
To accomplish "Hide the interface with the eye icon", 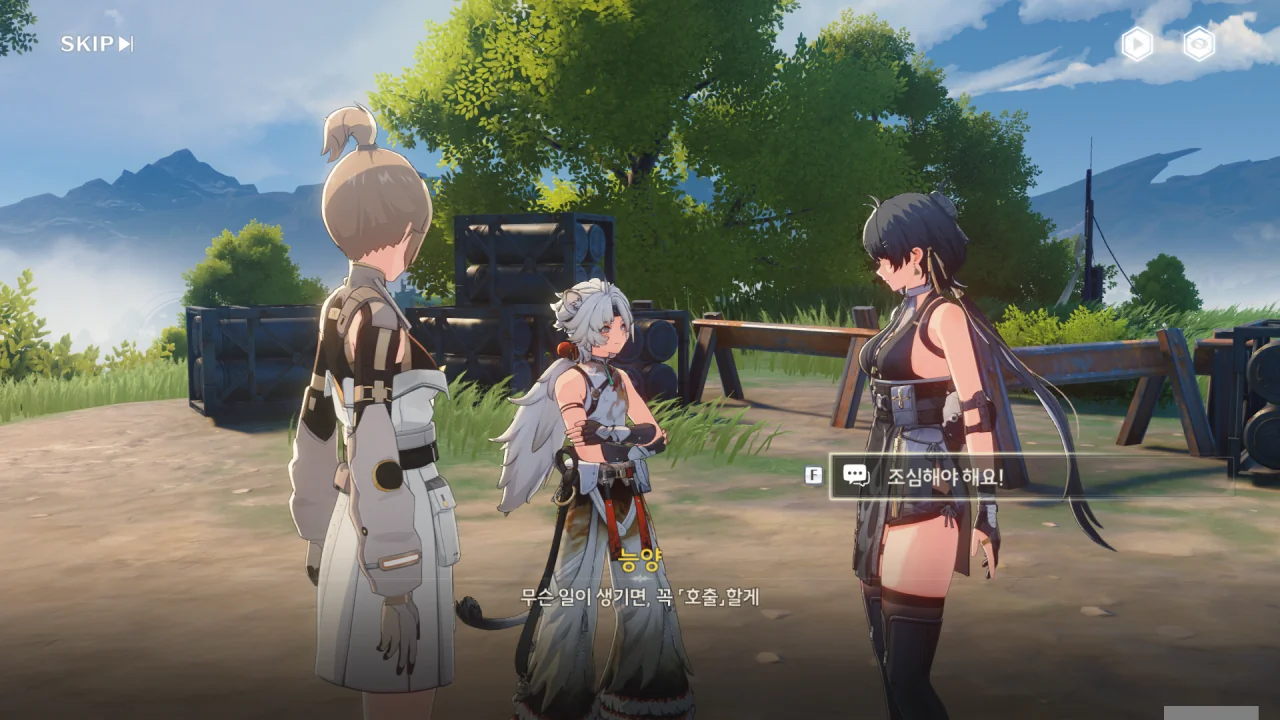I will pyautogui.click(x=1199, y=44).
